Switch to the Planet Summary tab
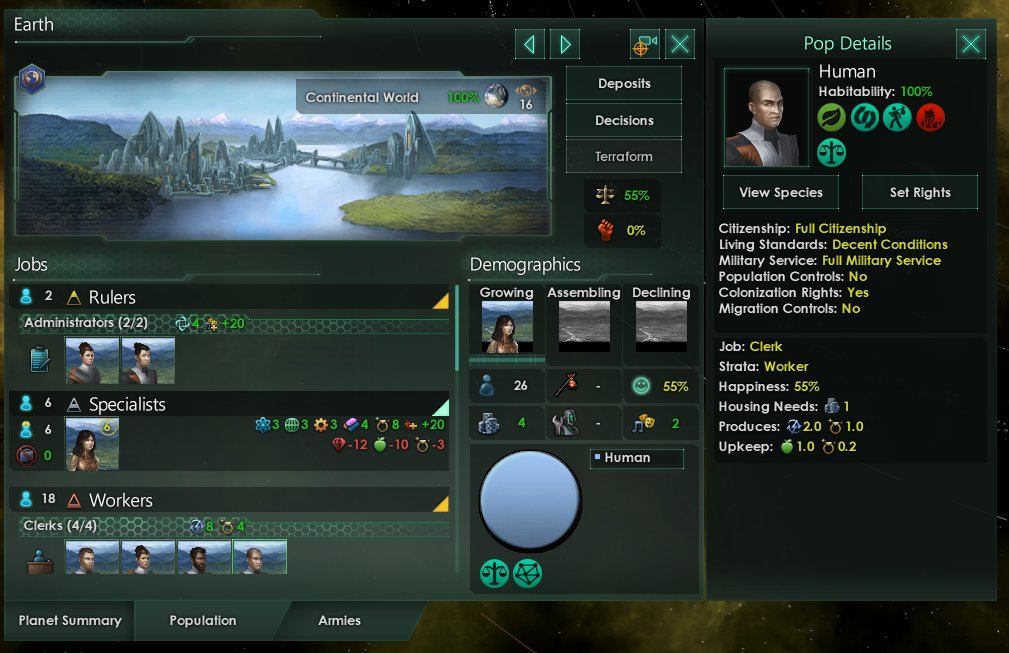1009x653 pixels. pos(70,620)
